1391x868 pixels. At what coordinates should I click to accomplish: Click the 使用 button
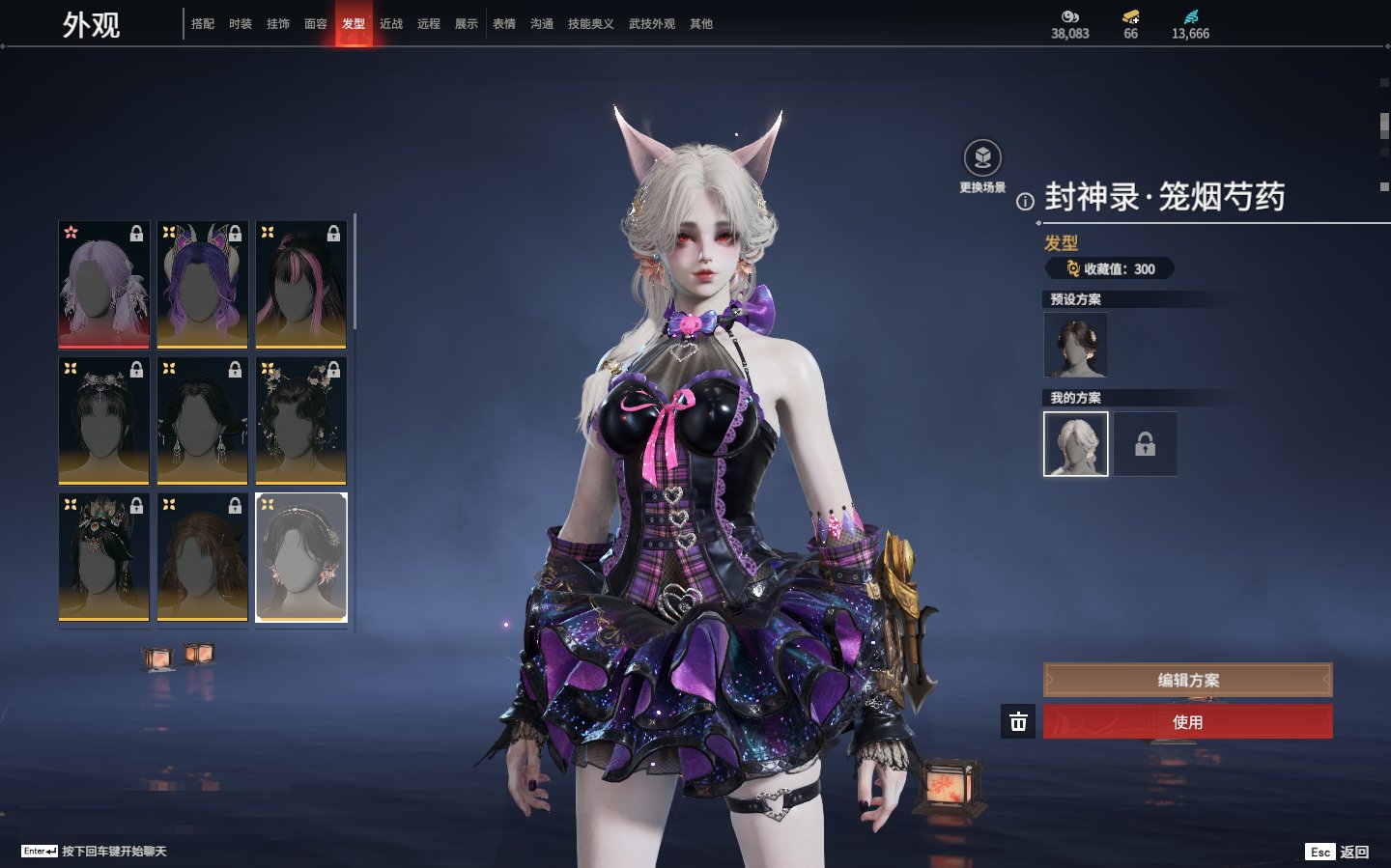[1187, 722]
